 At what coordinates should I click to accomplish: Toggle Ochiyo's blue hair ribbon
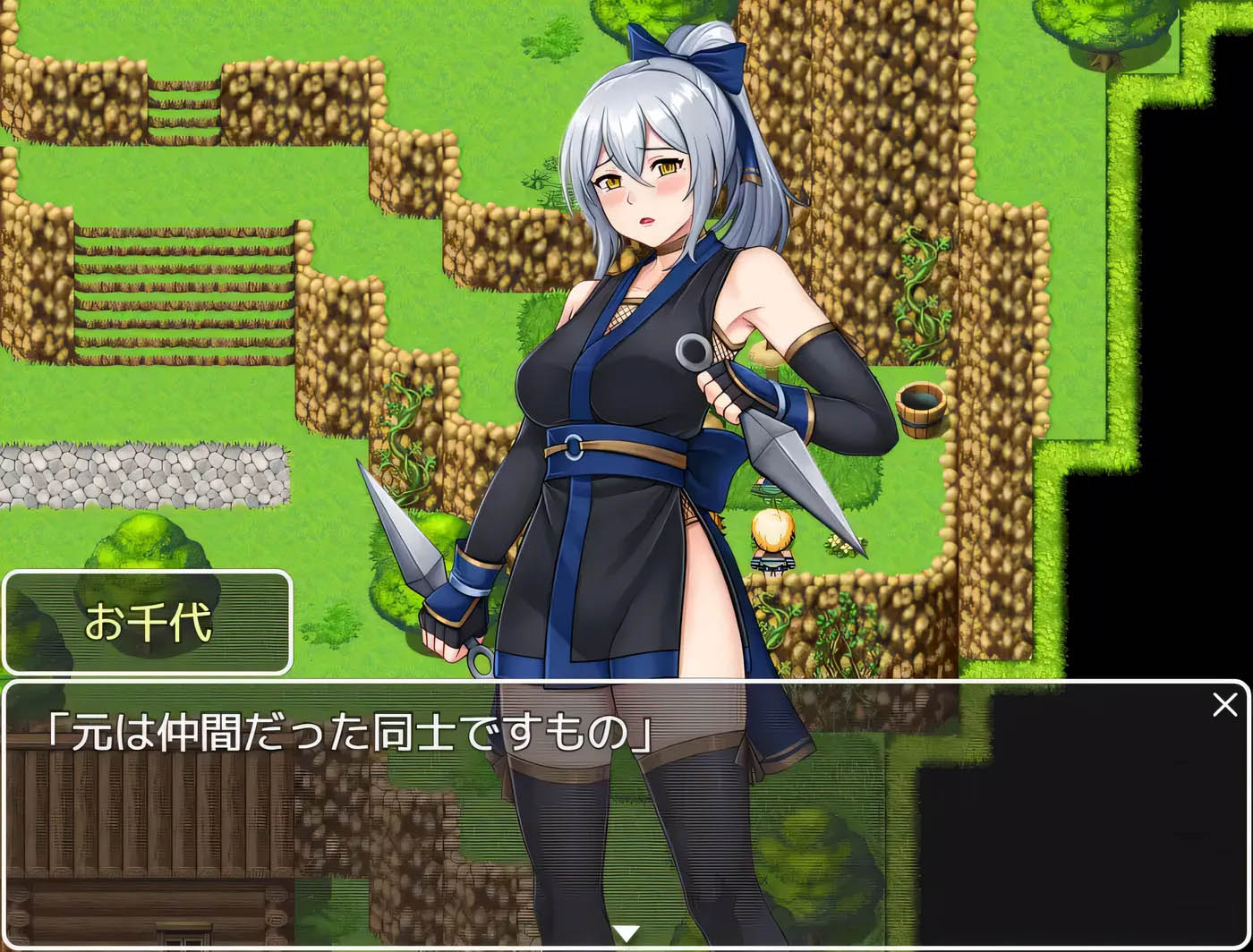coord(707,54)
